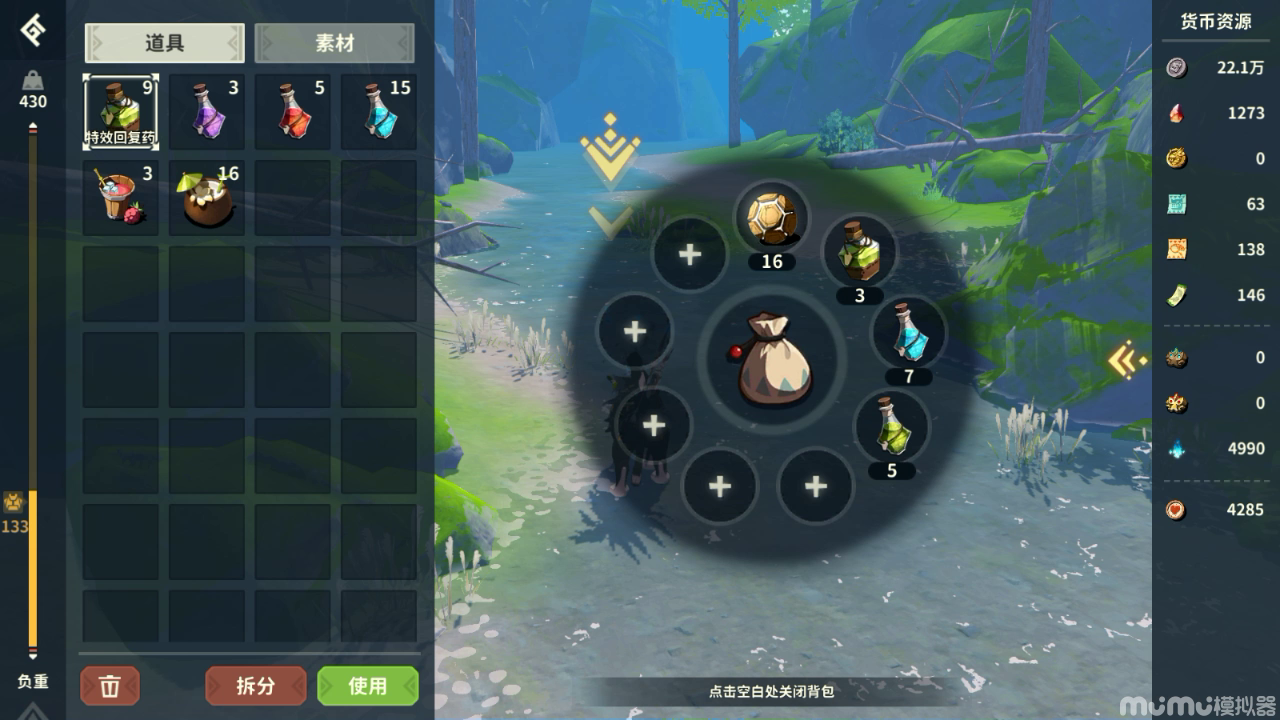Select the purple potion slot
This screenshot has height=720, width=1280.
click(x=206, y=112)
